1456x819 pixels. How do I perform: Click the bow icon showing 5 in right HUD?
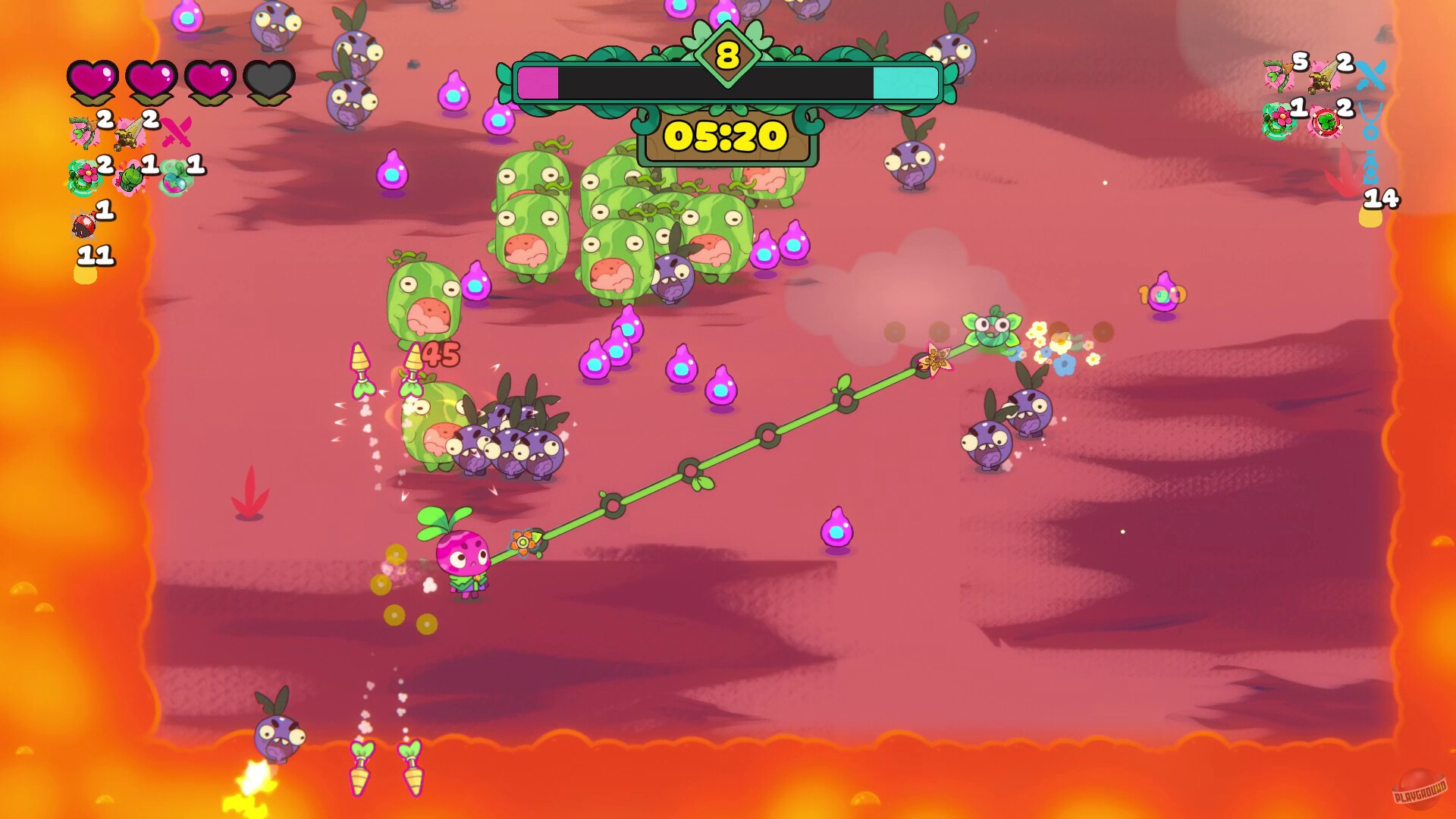click(1279, 76)
